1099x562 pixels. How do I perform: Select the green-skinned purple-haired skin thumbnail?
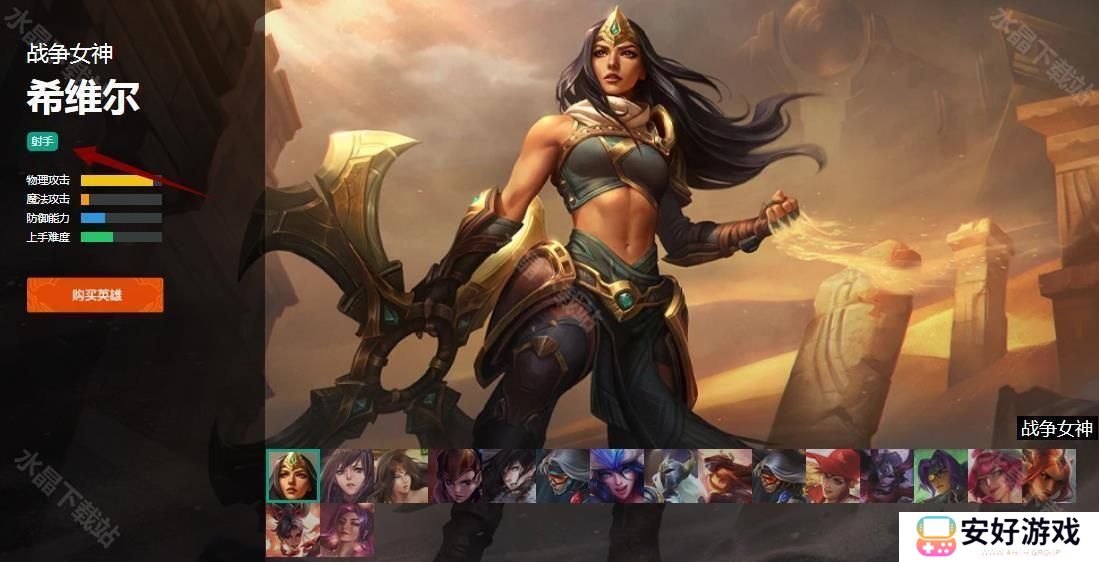(941, 475)
